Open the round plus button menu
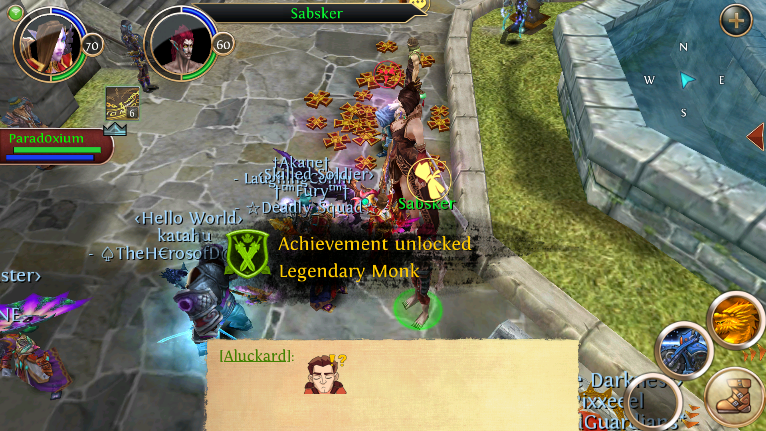This screenshot has height=431, width=766. click(735, 19)
